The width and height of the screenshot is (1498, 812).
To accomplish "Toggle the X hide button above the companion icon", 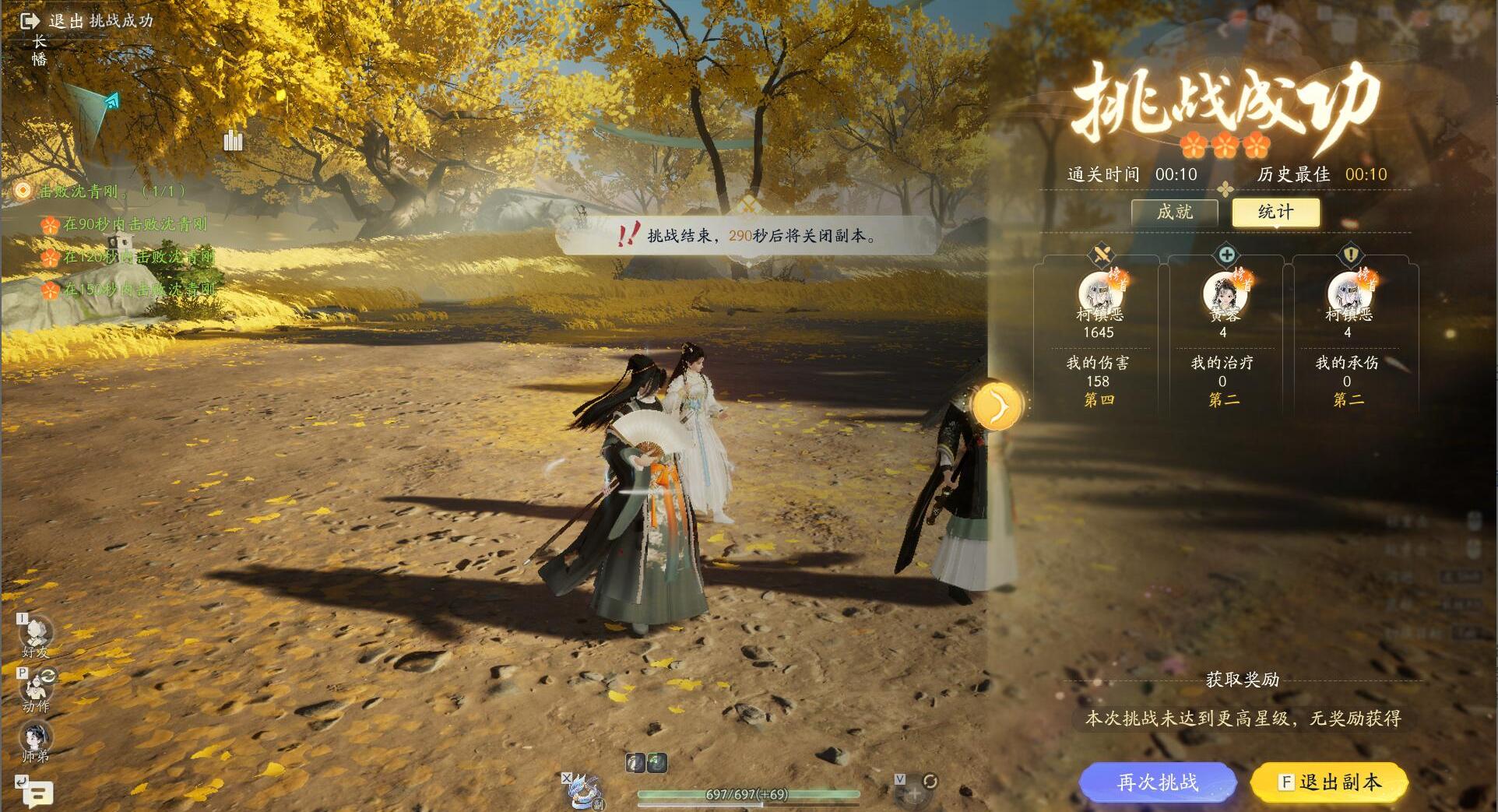I will pos(568,777).
